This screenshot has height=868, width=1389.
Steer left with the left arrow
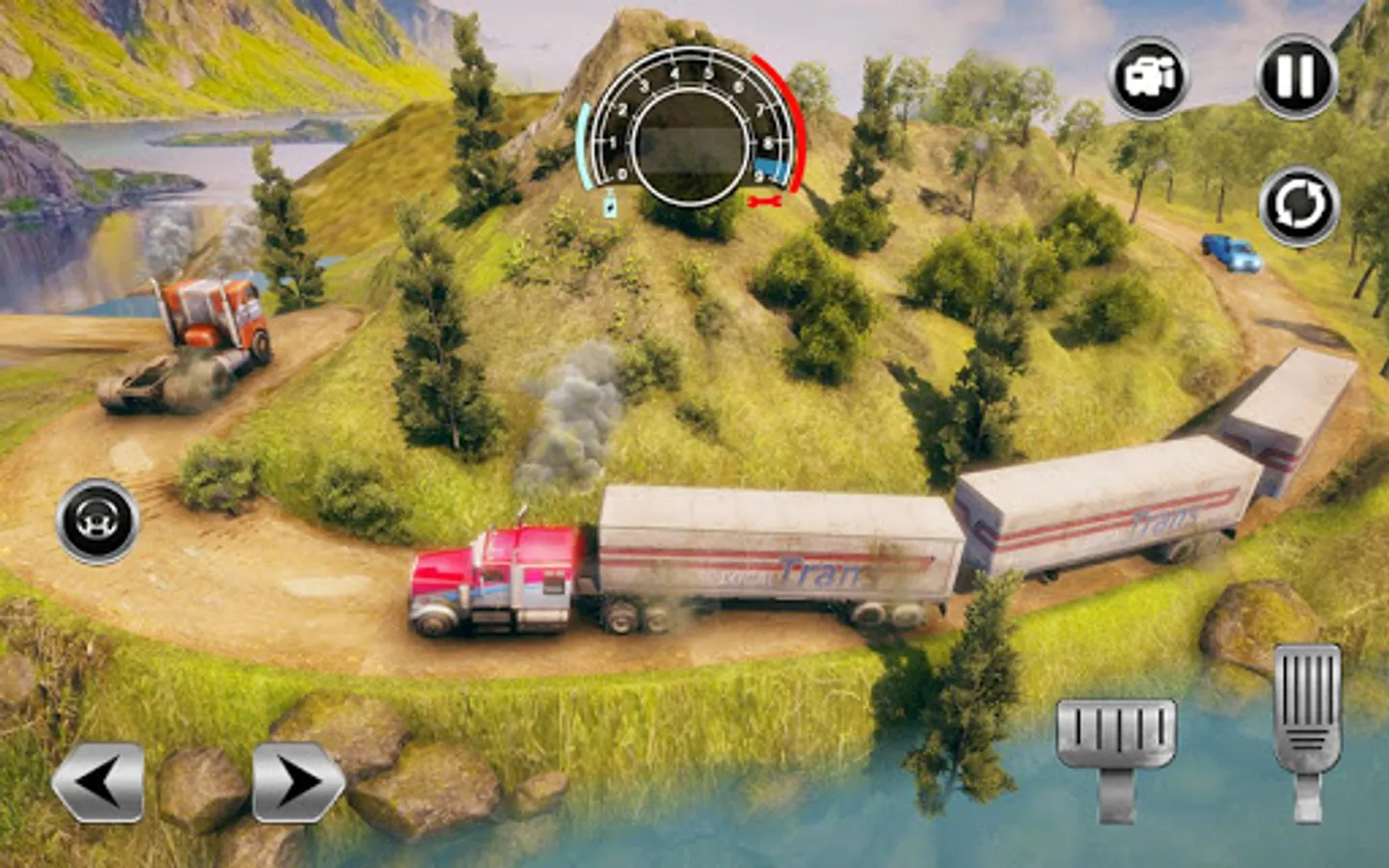point(98,781)
